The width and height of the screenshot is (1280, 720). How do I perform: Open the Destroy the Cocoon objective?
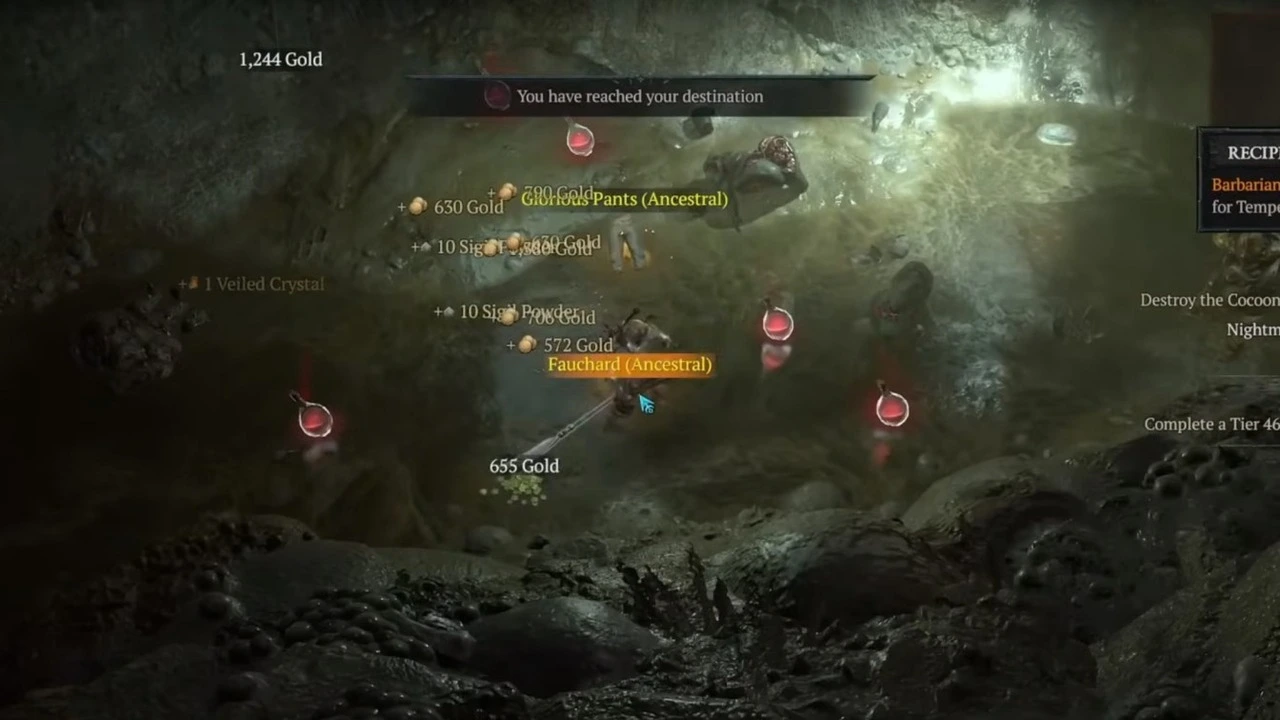(x=1209, y=300)
